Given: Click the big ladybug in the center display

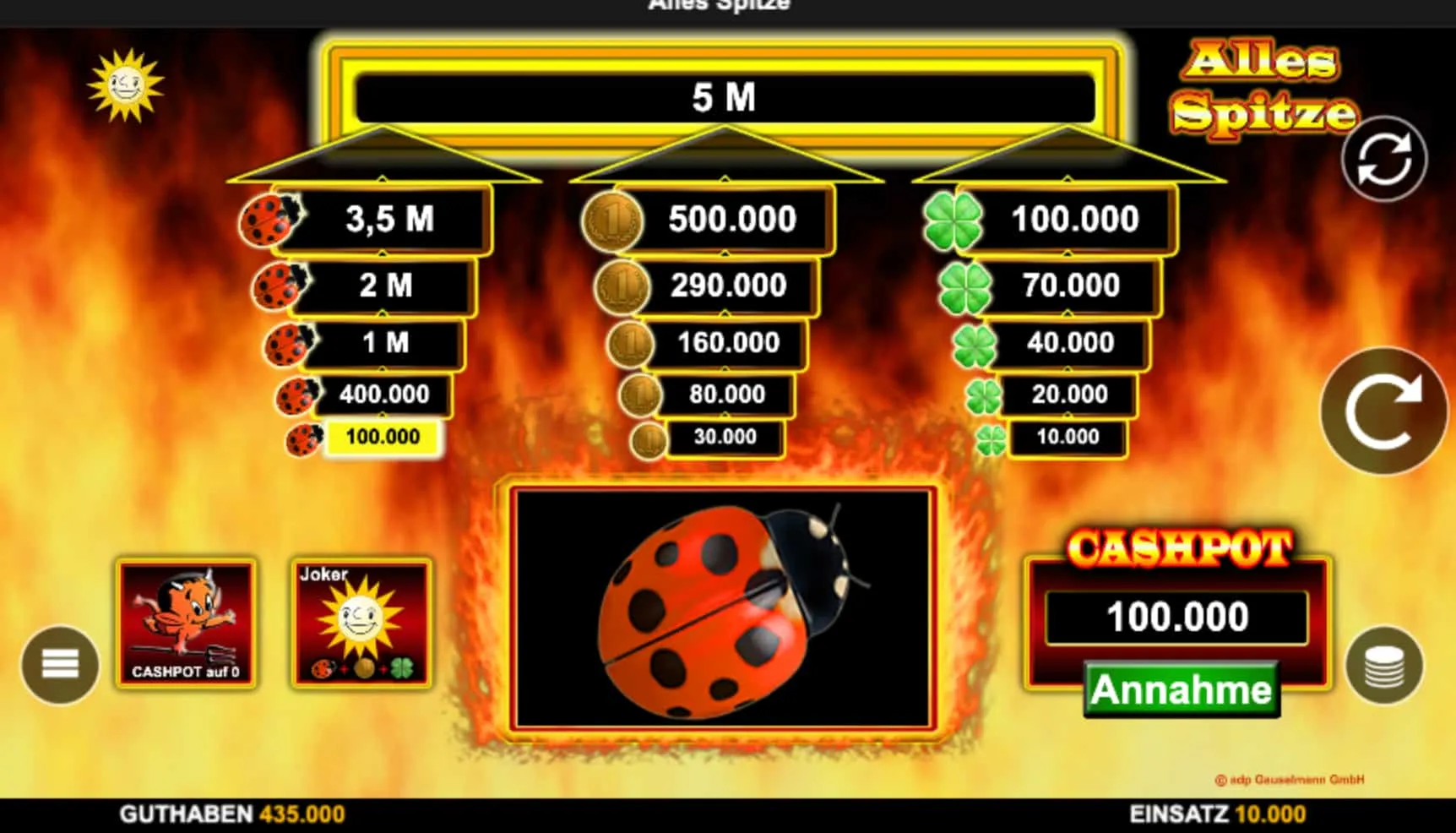Looking at the screenshot, I should 725,604.
